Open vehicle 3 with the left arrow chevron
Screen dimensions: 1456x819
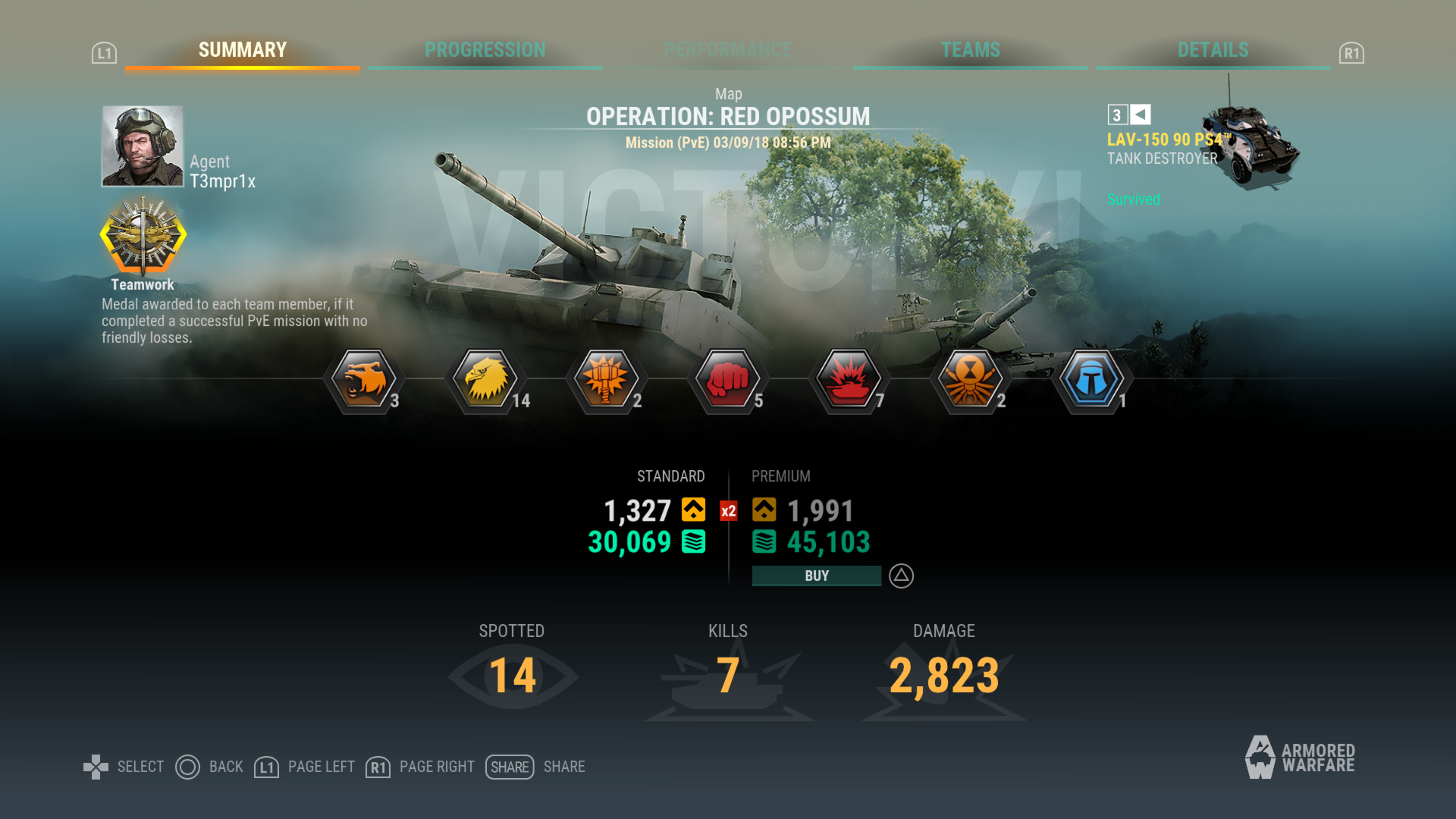(x=1139, y=115)
